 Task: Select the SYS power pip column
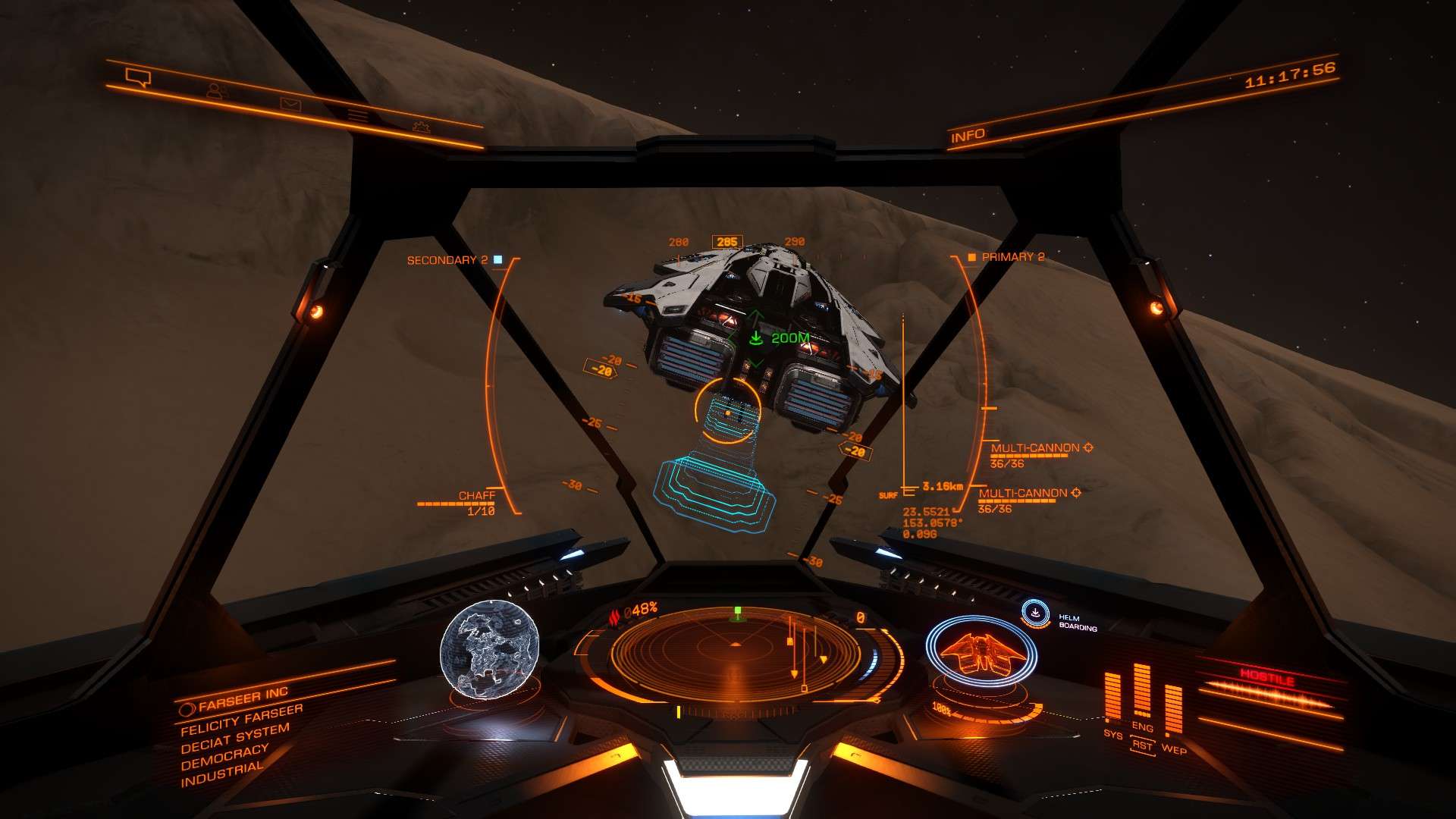click(1112, 696)
